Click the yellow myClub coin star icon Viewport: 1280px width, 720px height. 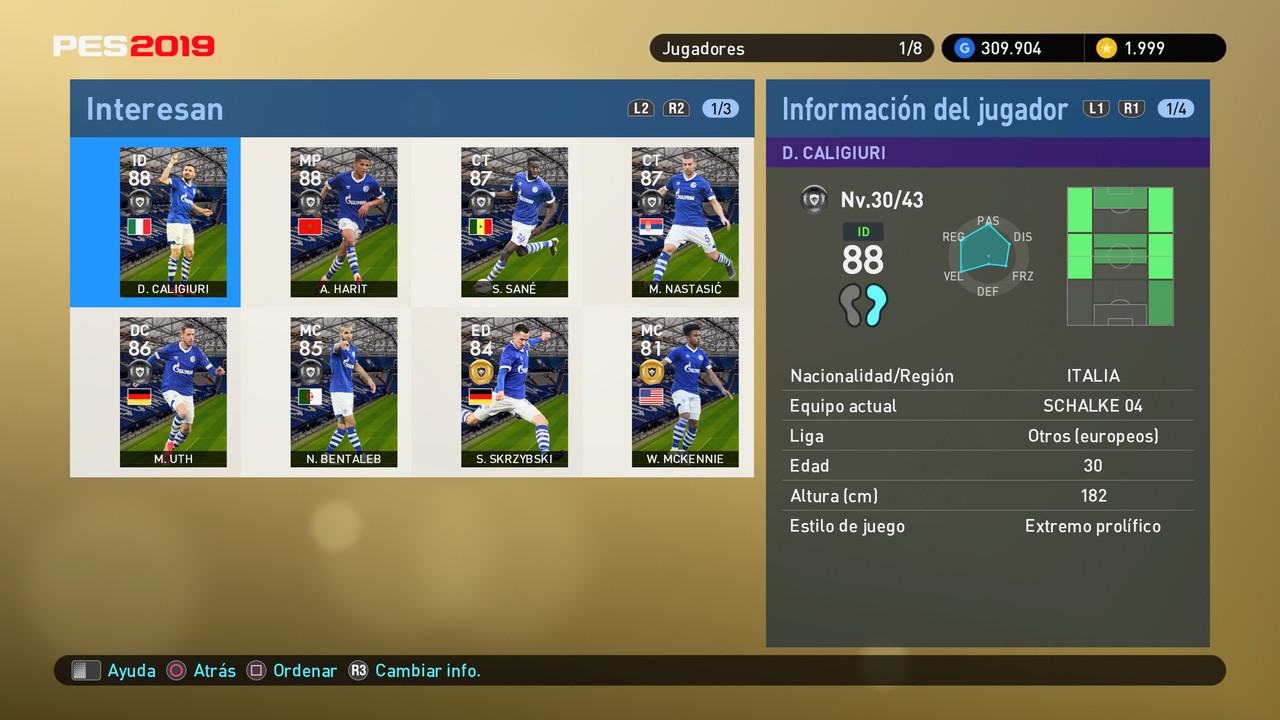click(1108, 47)
